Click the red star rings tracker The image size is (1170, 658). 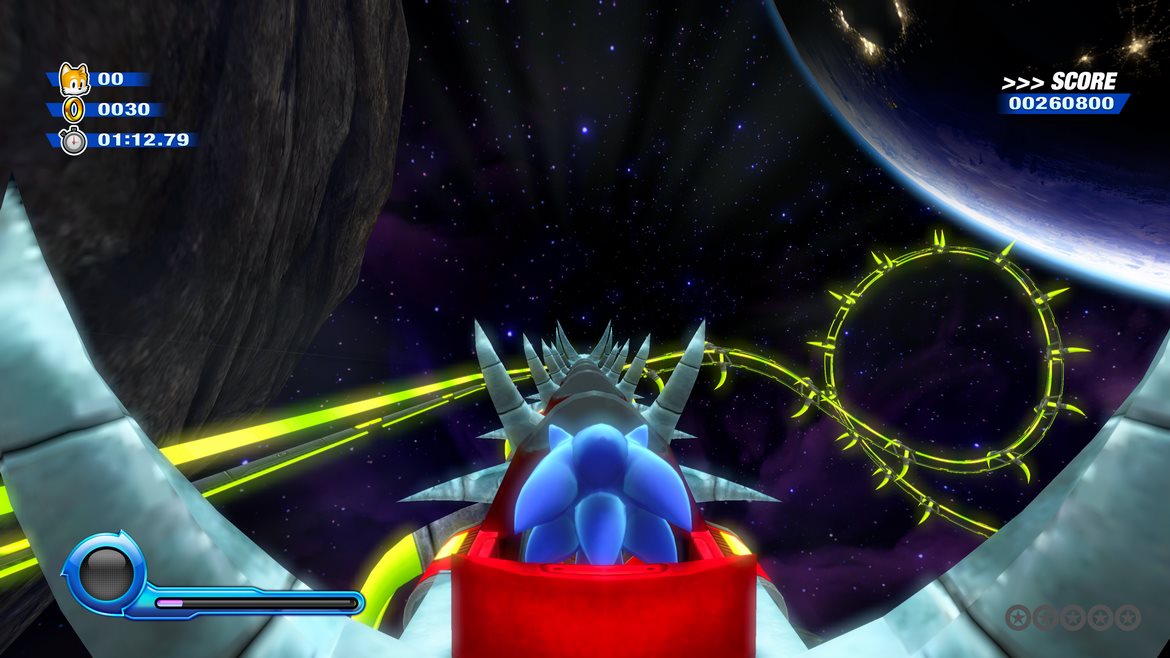pos(1072,617)
